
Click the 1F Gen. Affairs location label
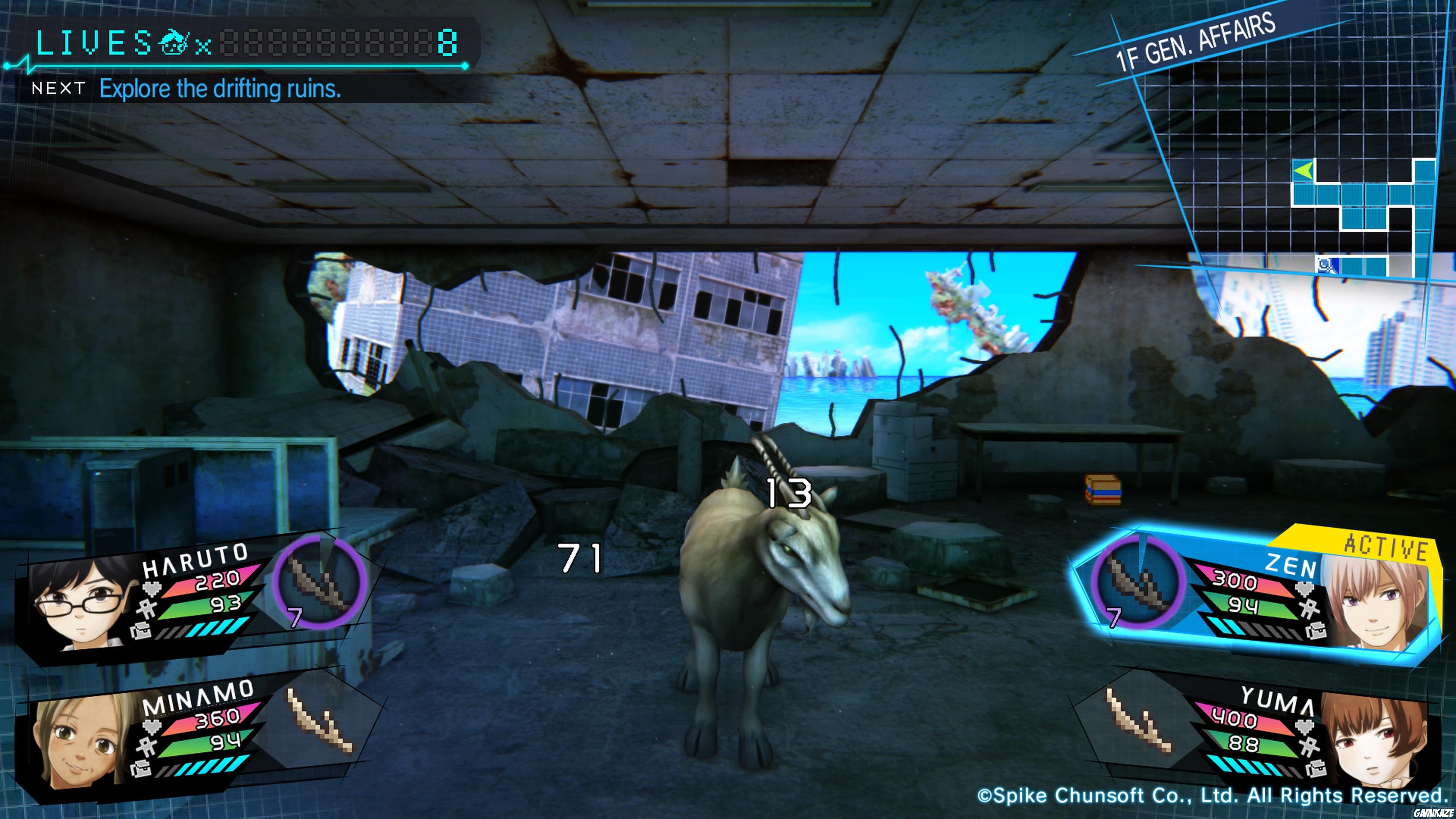coord(1196,41)
